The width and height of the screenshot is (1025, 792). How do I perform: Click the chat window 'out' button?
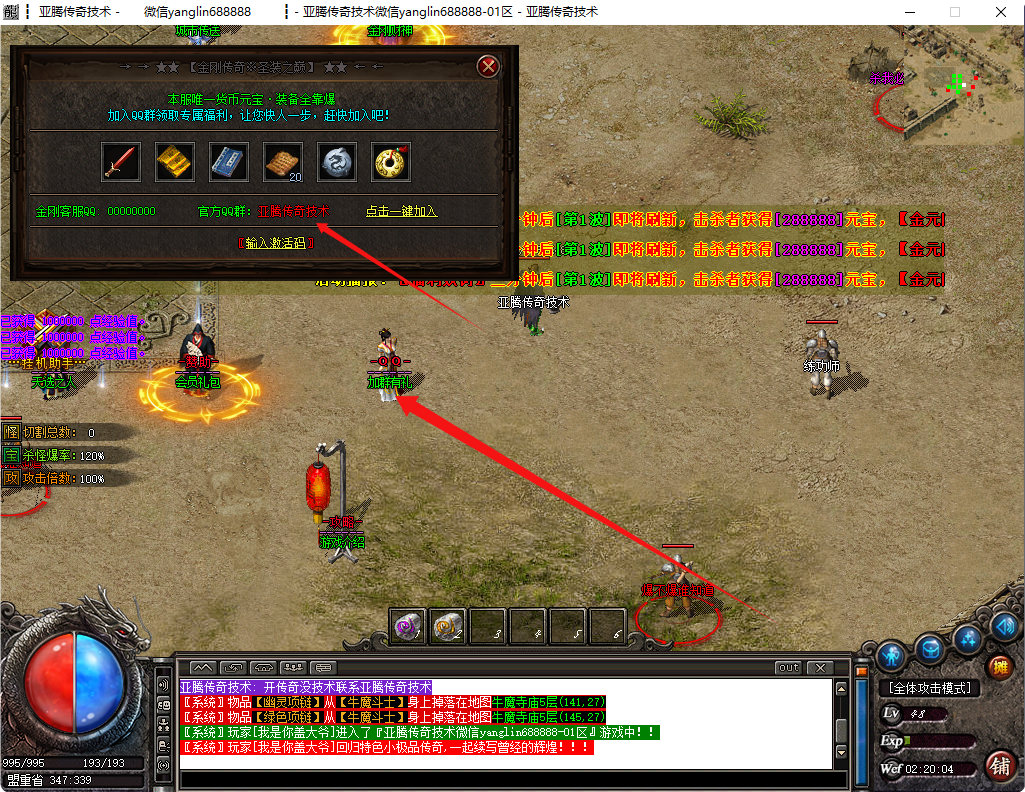click(789, 668)
